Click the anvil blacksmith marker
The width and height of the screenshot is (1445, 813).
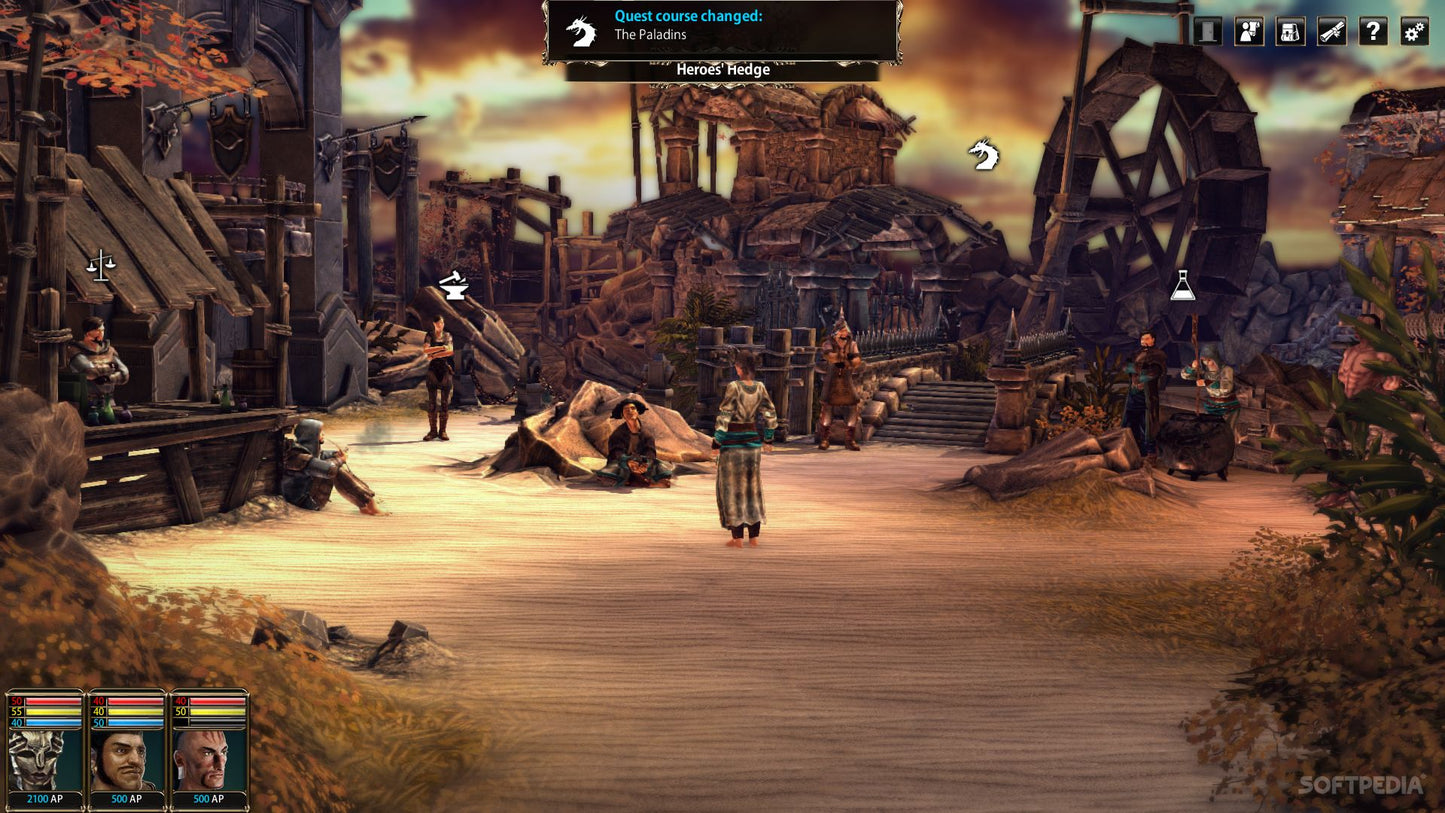click(x=454, y=287)
